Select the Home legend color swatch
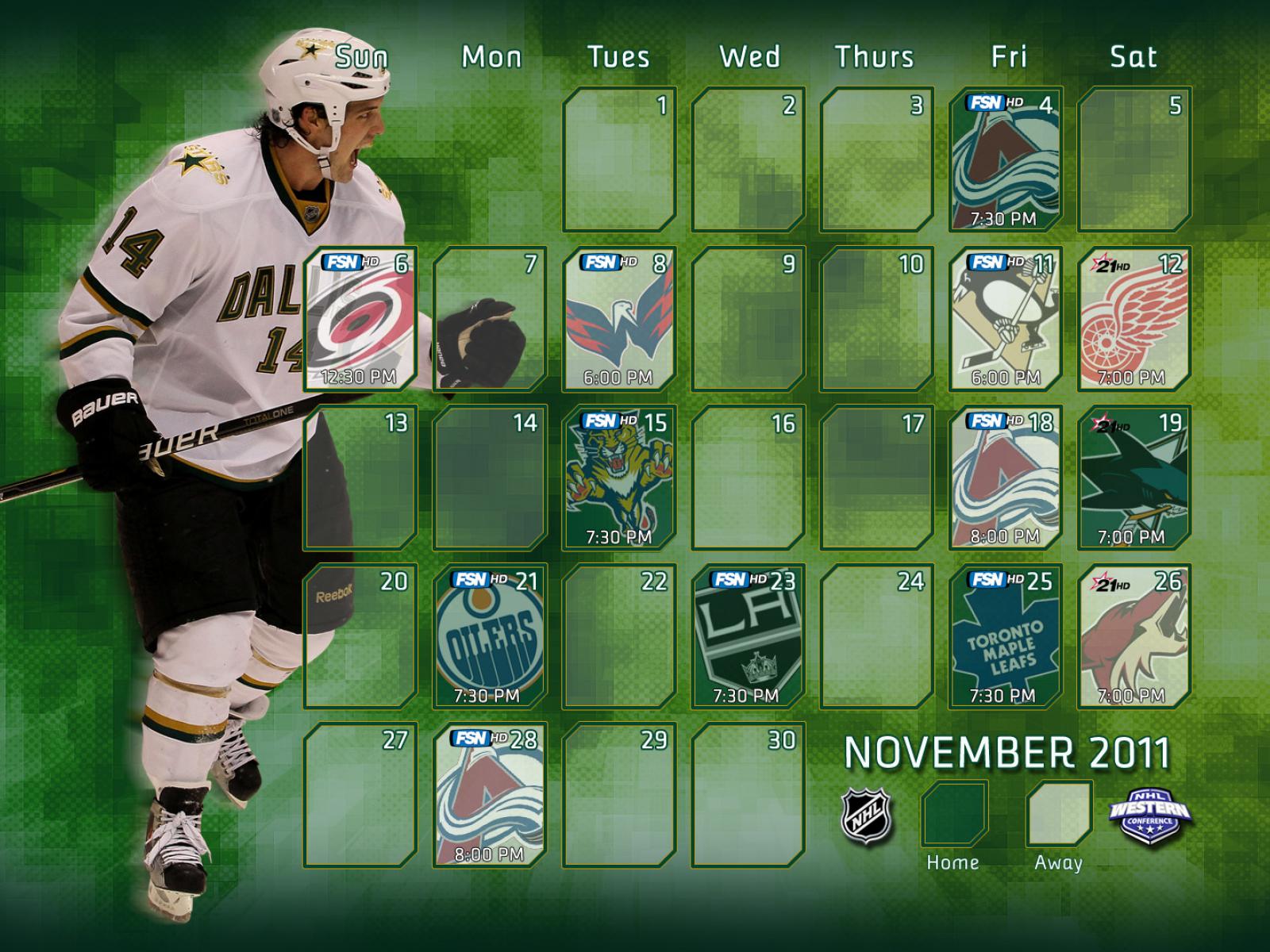This screenshot has height=952, width=1270. click(954, 815)
